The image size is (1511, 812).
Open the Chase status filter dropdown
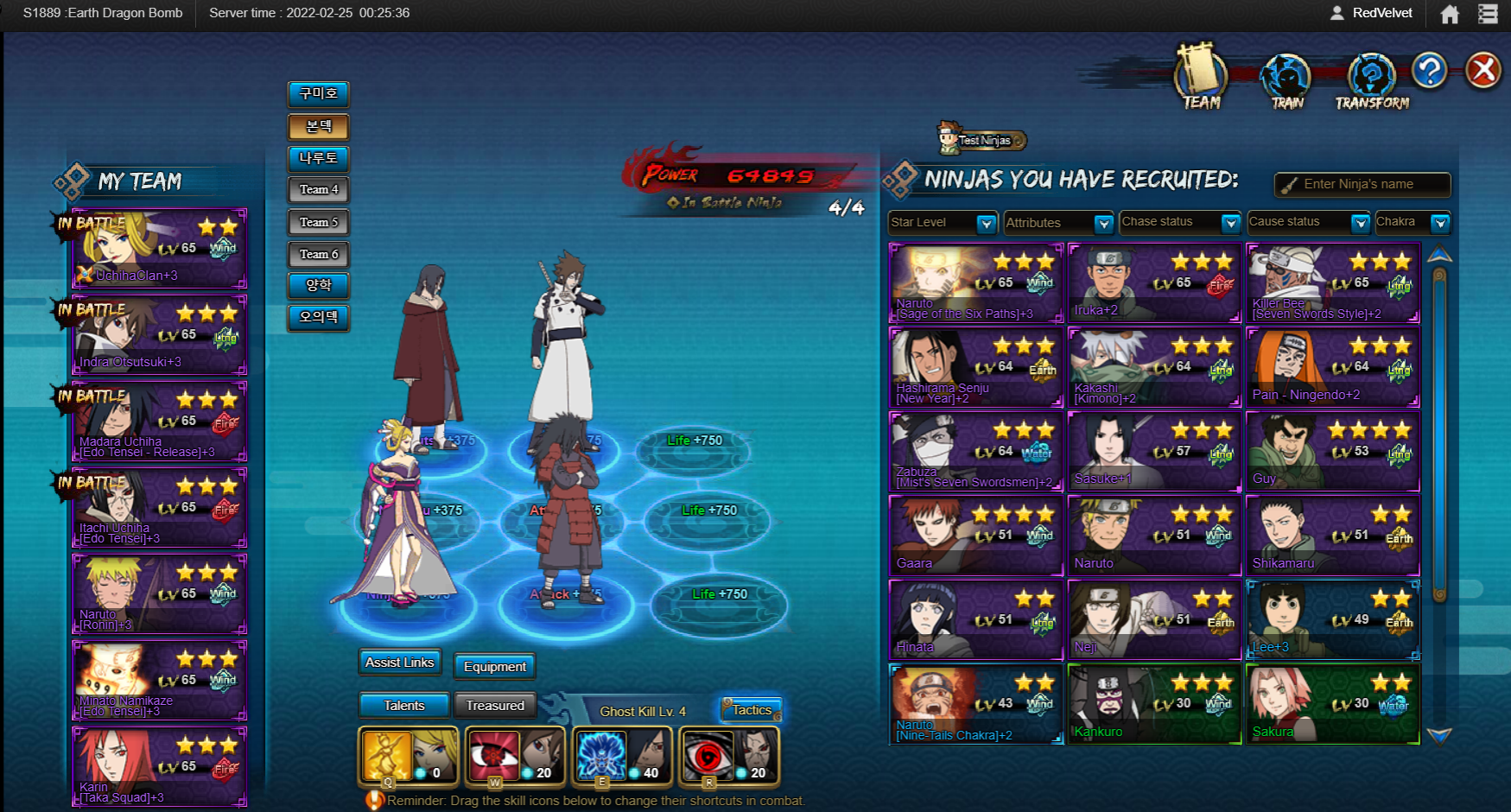click(x=1179, y=223)
